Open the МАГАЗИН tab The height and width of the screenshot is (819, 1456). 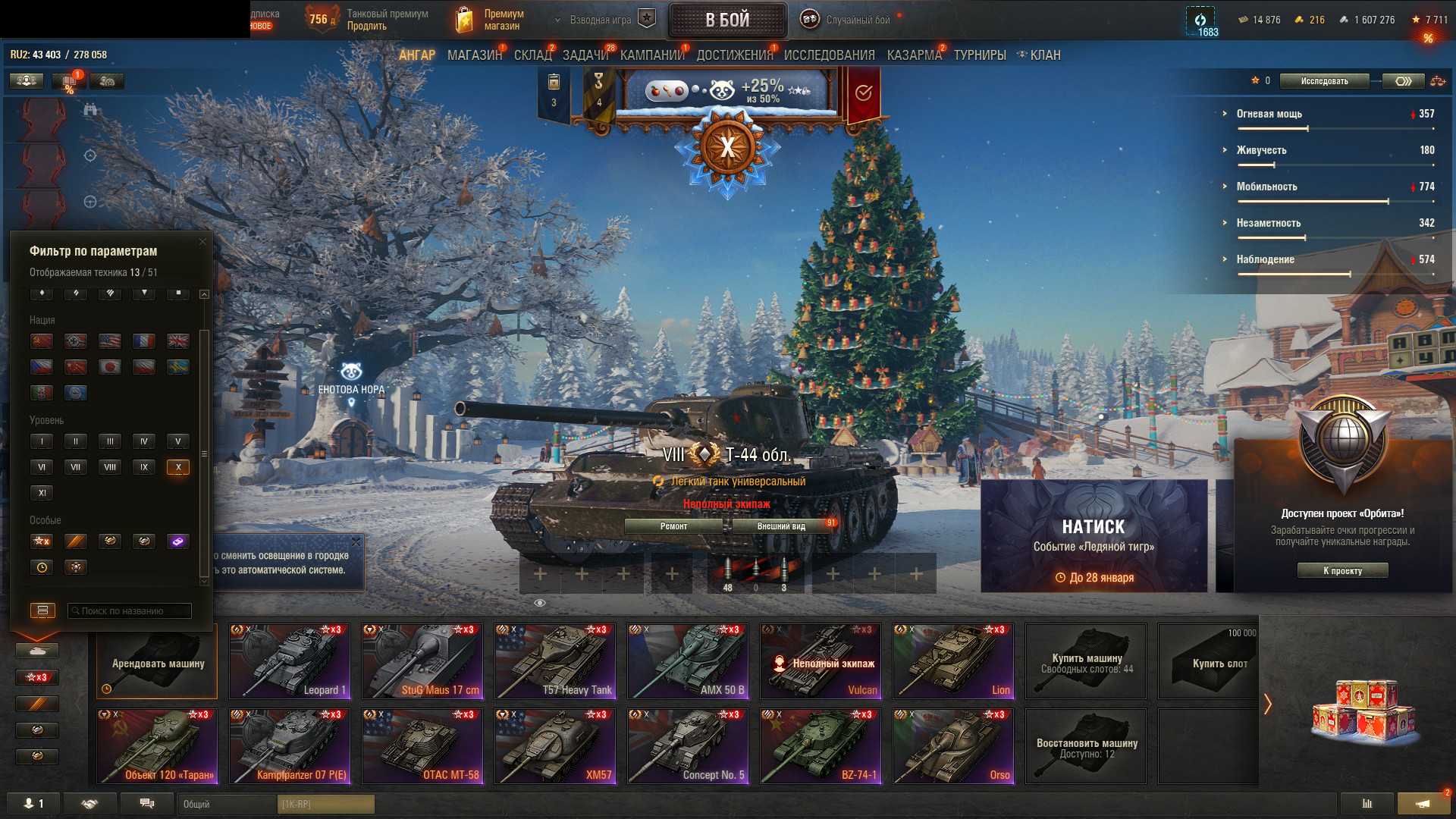474,55
